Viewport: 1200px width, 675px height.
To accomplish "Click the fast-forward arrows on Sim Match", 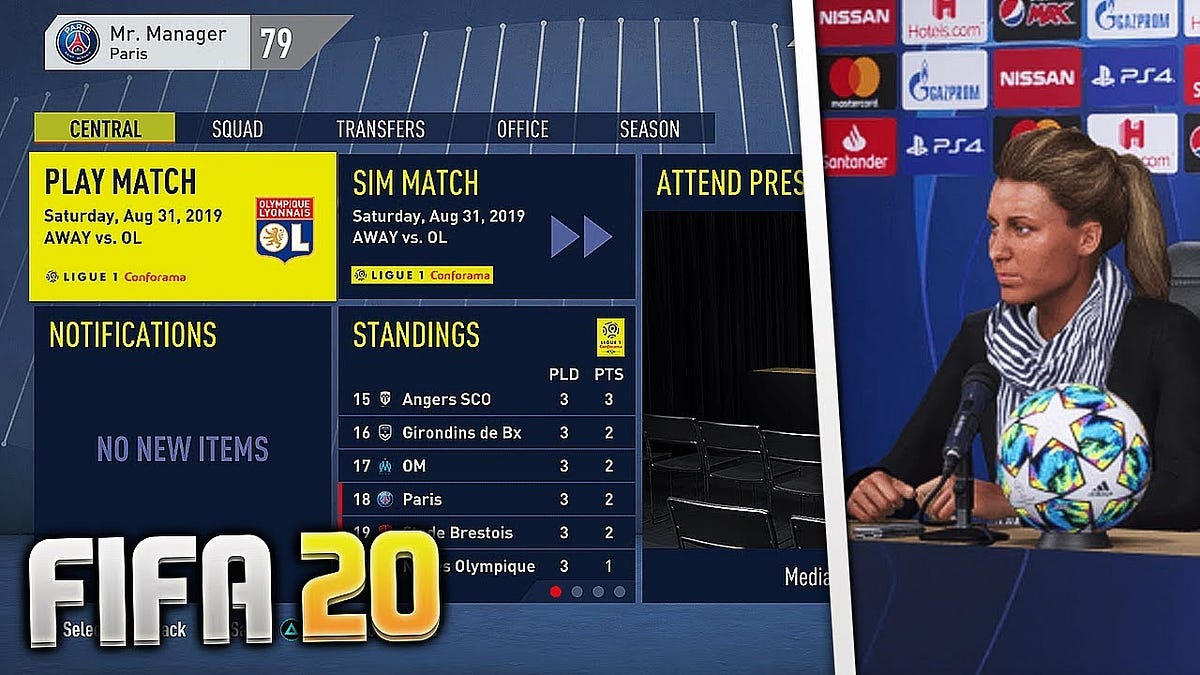I will (x=581, y=237).
